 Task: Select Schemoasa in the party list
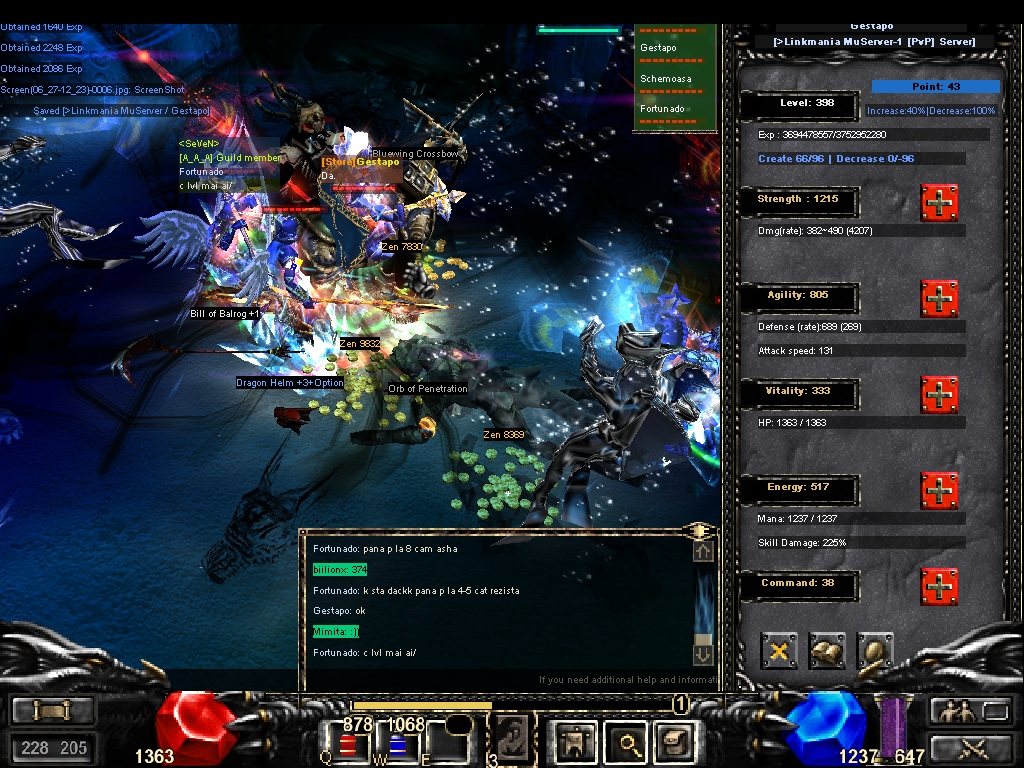pos(666,79)
